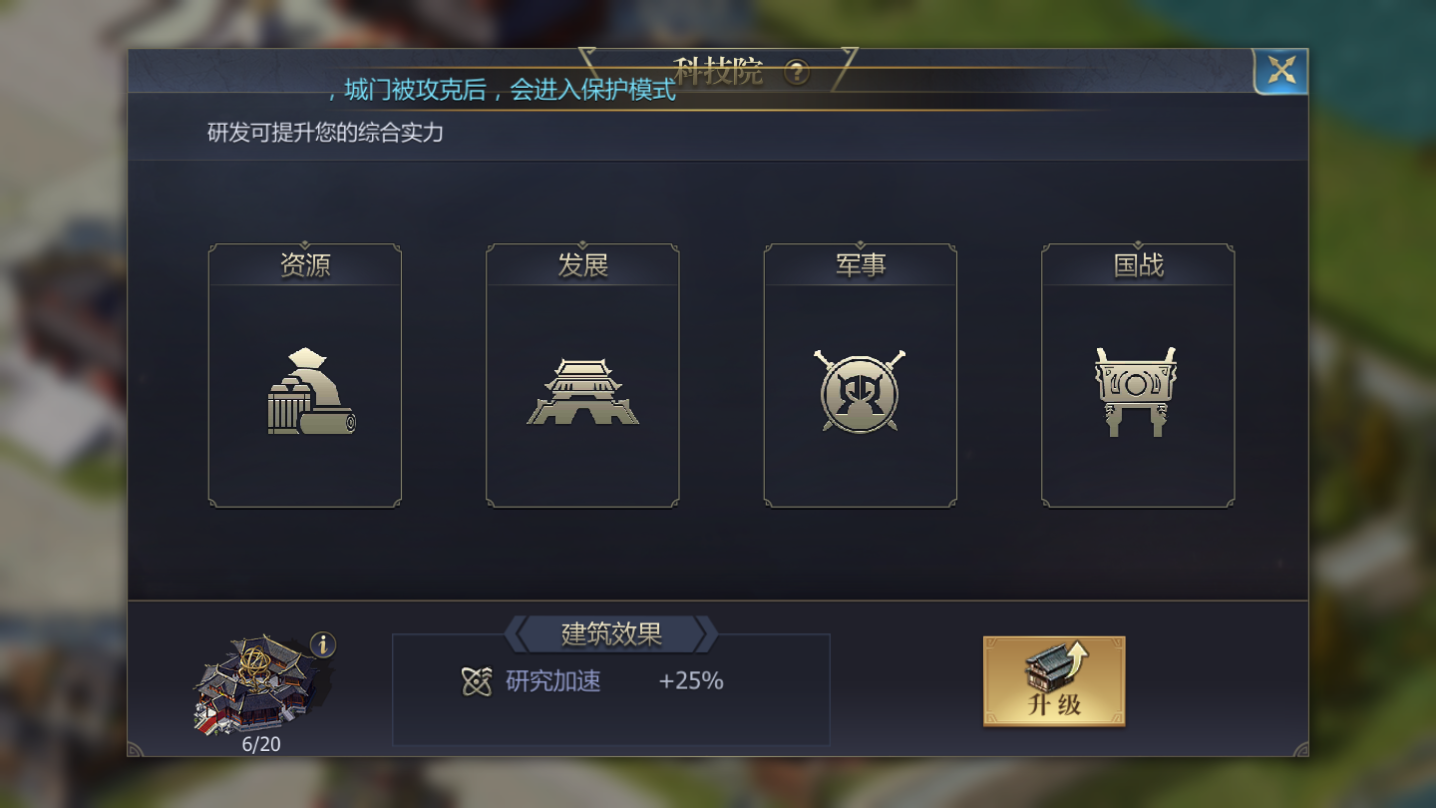
Task: Open the 军事 (Military) research category
Action: 859,374
